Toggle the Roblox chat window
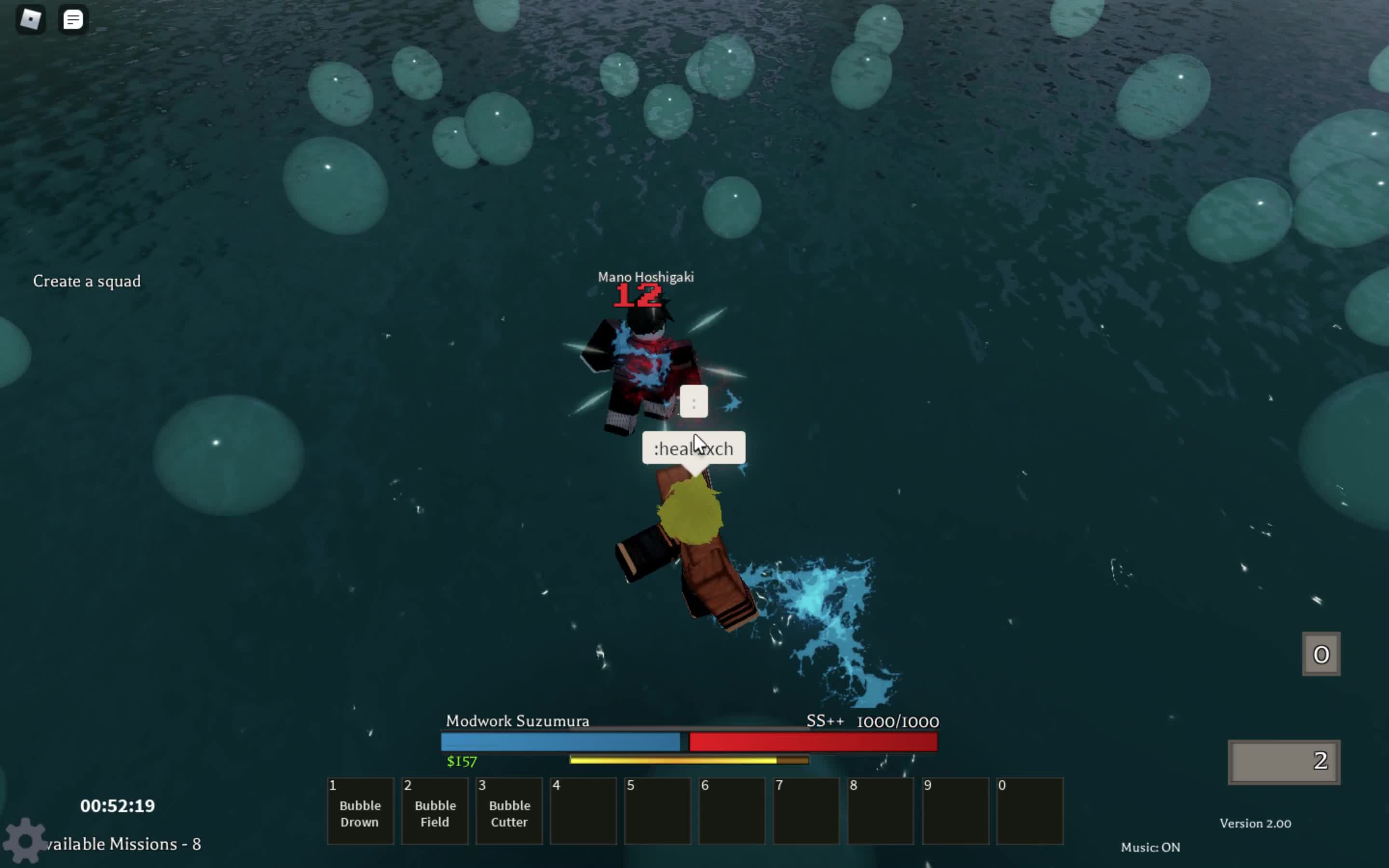Screen dimensions: 1389x868 tap(73, 19)
